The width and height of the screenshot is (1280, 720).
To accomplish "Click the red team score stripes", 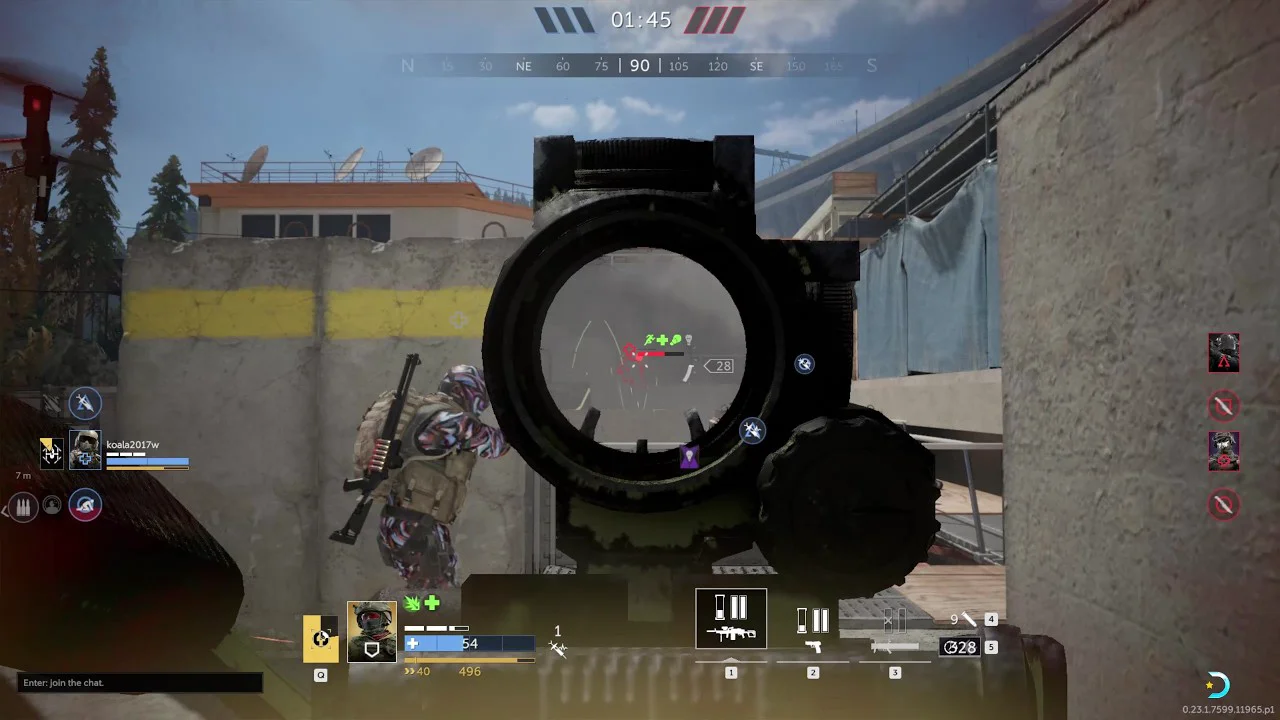I will point(714,20).
